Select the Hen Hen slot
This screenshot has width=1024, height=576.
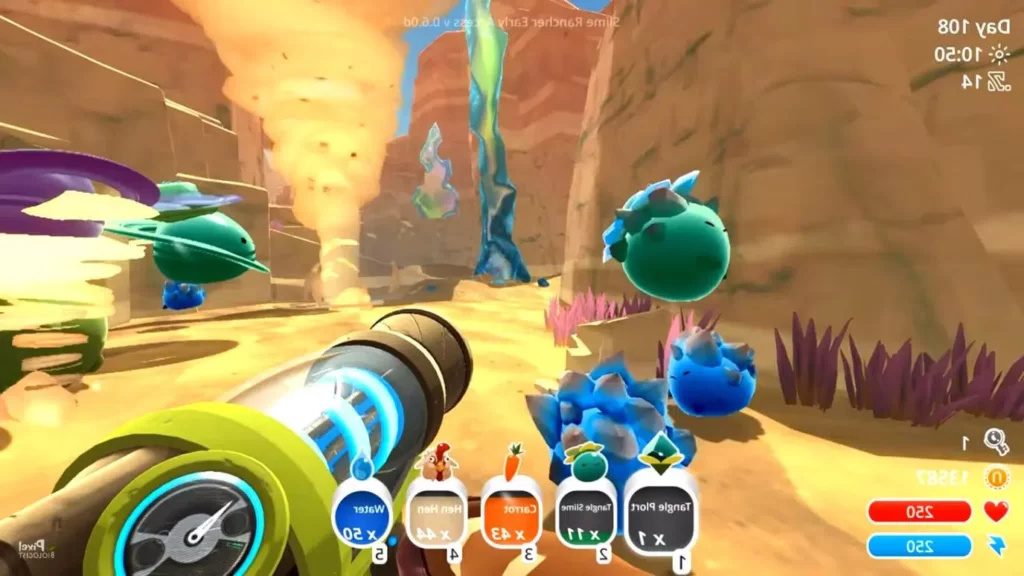(x=436, y=512)
